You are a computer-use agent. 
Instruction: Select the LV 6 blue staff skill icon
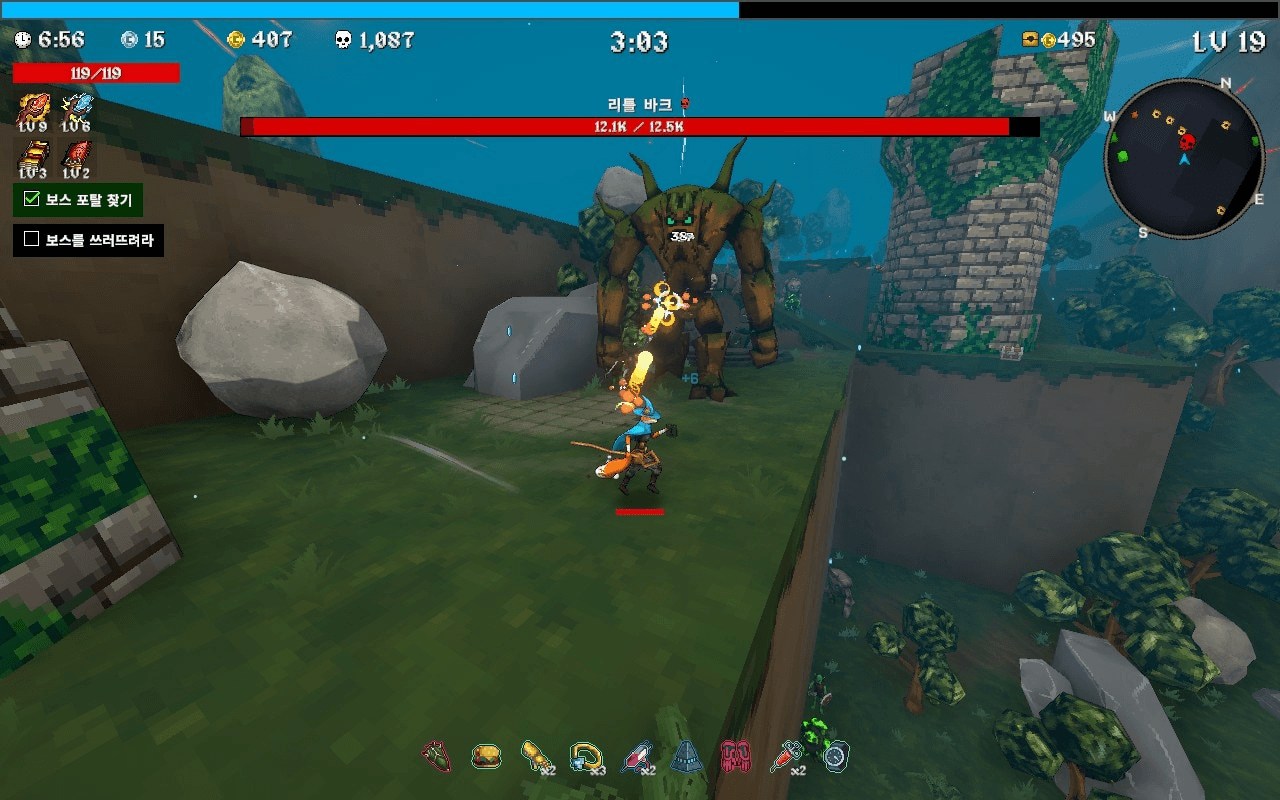78,105
